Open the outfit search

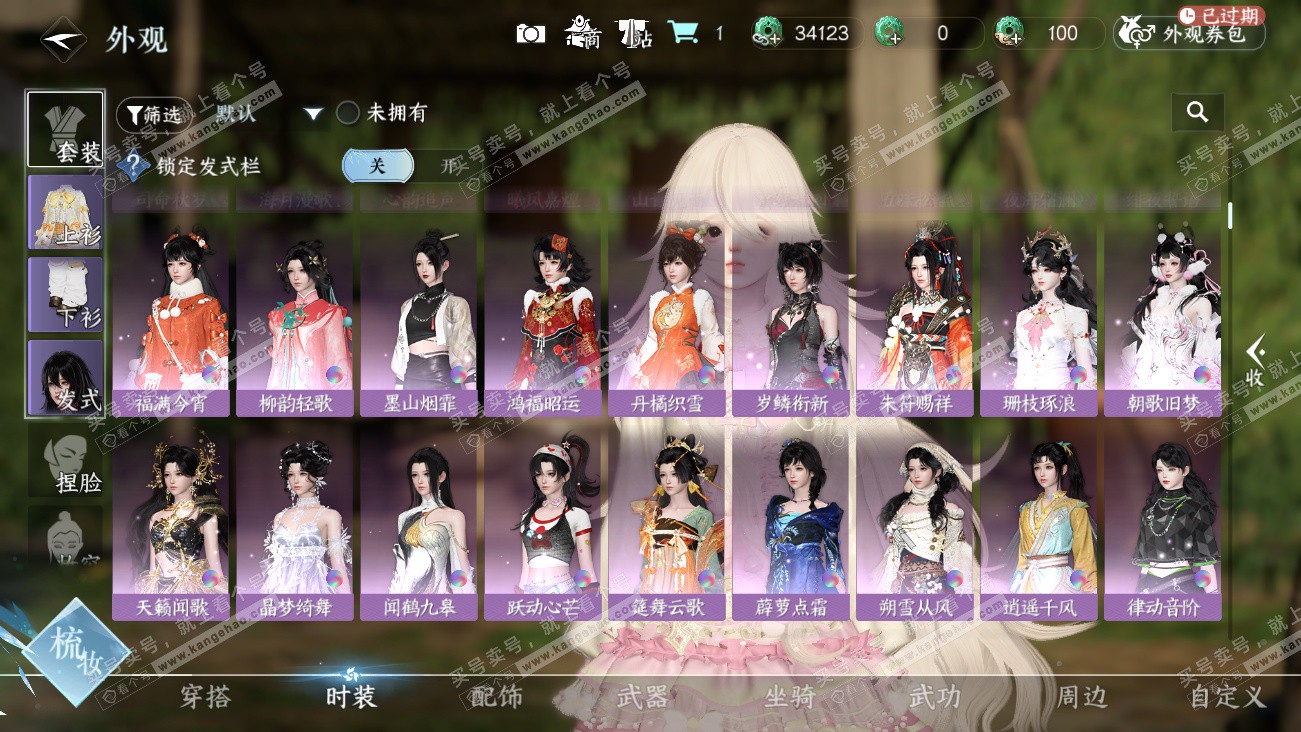[1197, 113]
